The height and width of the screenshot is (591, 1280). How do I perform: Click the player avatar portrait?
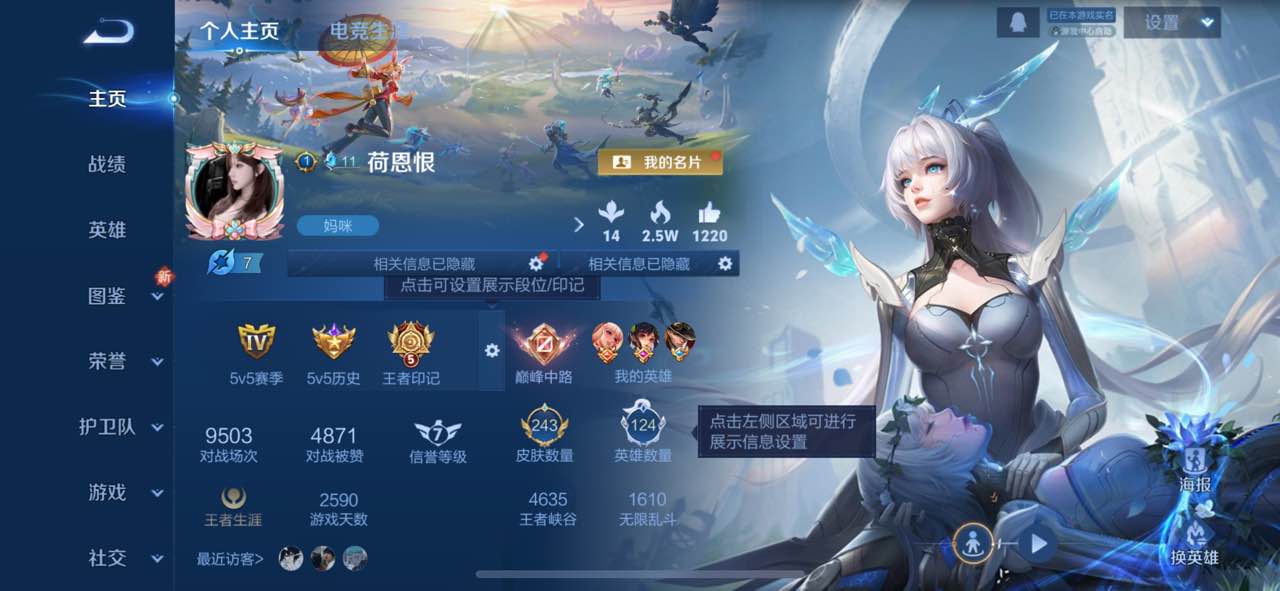point(234,190)
